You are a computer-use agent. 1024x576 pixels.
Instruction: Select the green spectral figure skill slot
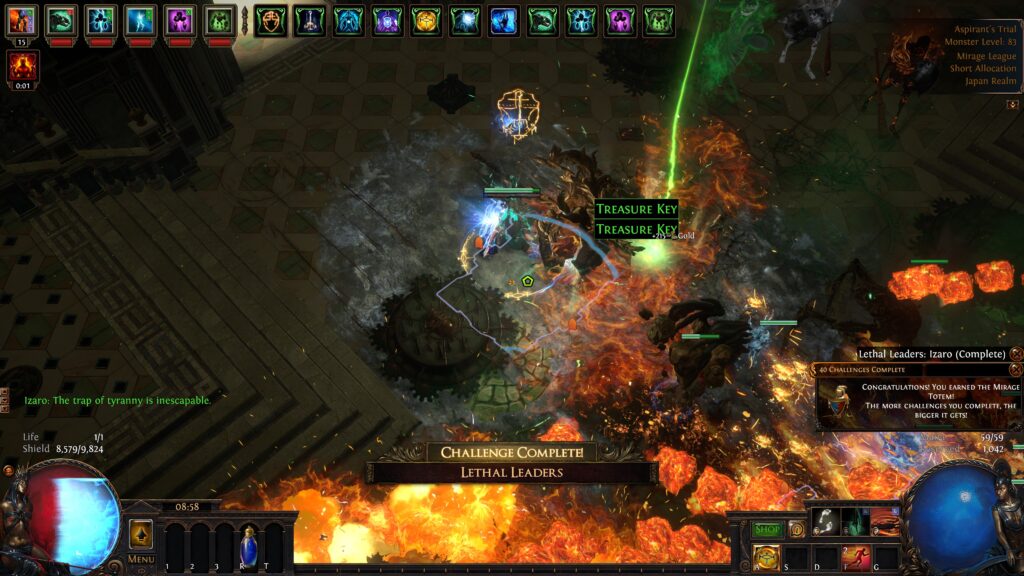click(856, 521)
